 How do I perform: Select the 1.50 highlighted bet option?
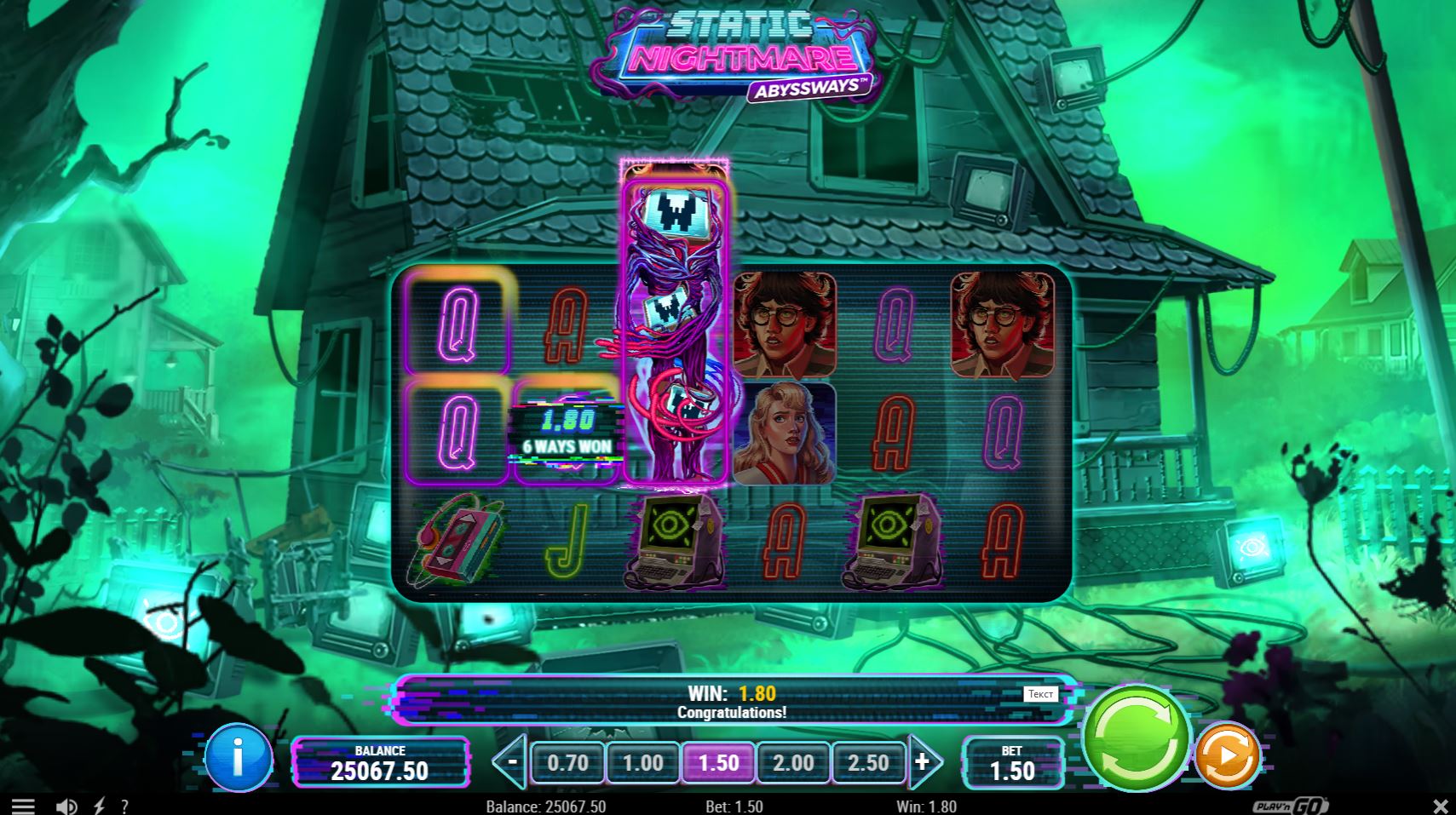click(x=718, y=763)
